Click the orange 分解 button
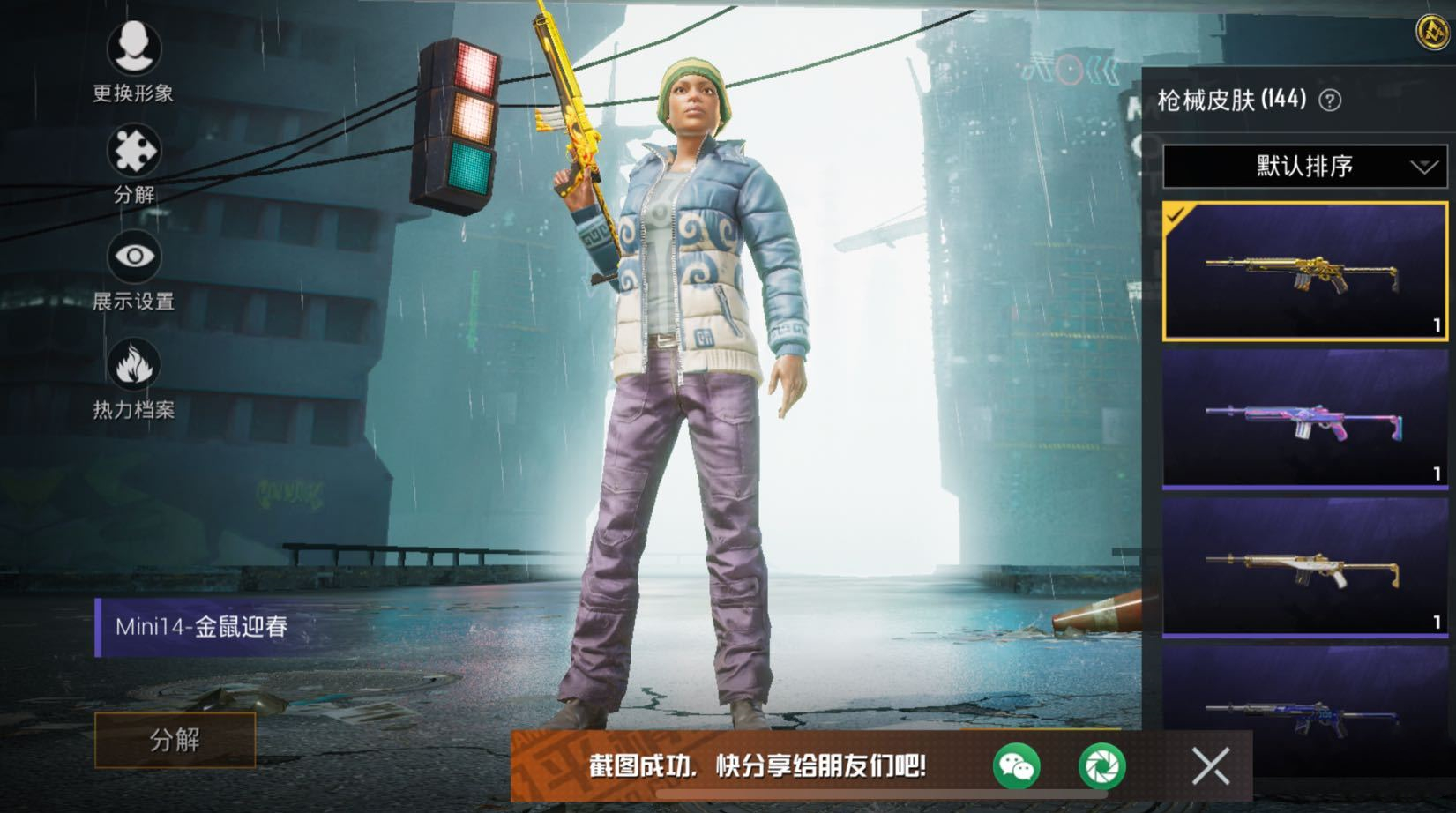 (x=175, y=740)
